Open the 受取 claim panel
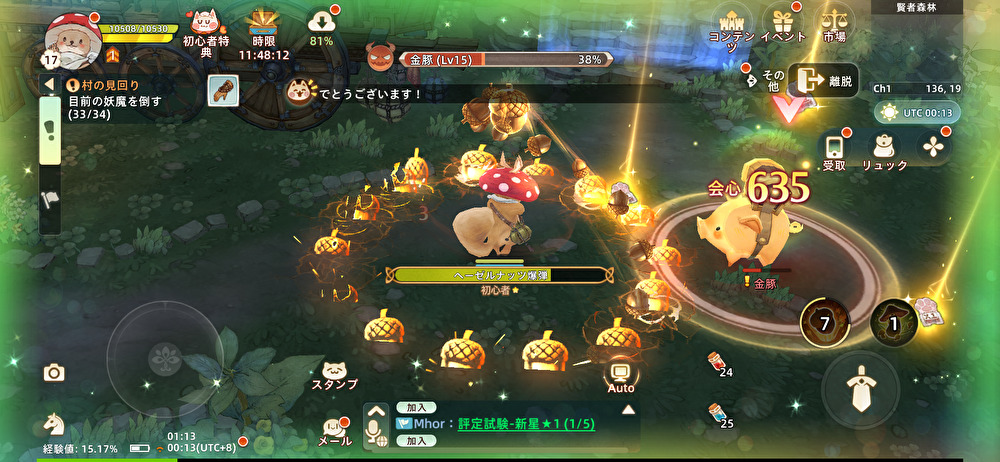The width and height of the screenshot is (1000, 462). [x=834, y=149]
